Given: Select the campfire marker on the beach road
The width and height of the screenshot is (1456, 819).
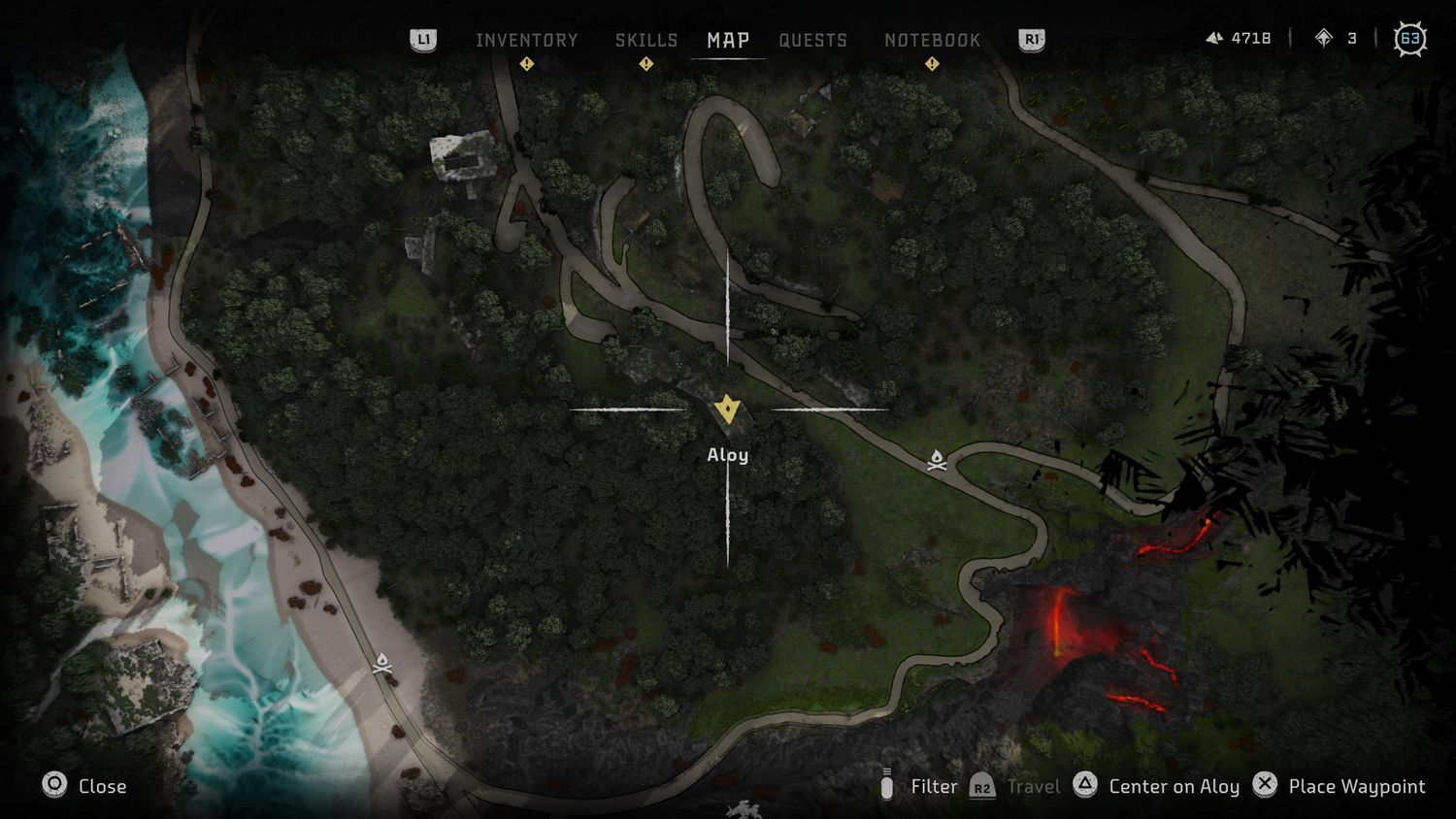Looking at the screenshot, I should 382,664.
